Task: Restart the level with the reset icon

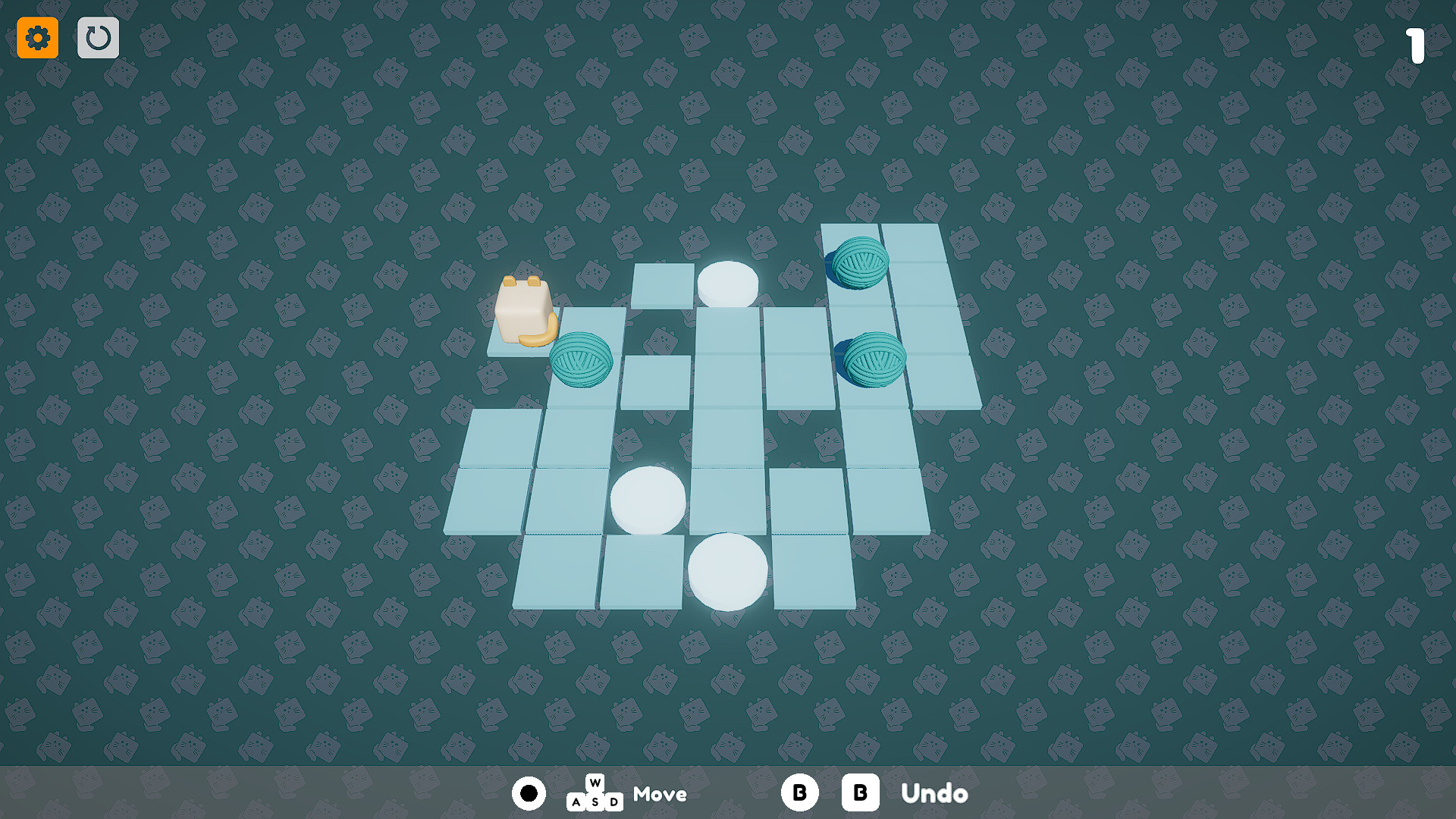Action: point(98,37)
